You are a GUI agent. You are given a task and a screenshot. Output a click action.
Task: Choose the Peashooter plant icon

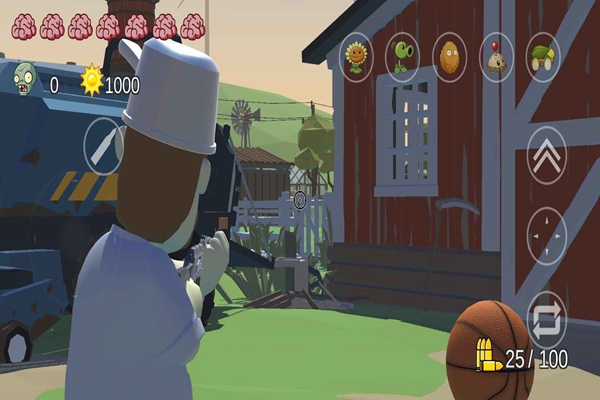(402, 57)
